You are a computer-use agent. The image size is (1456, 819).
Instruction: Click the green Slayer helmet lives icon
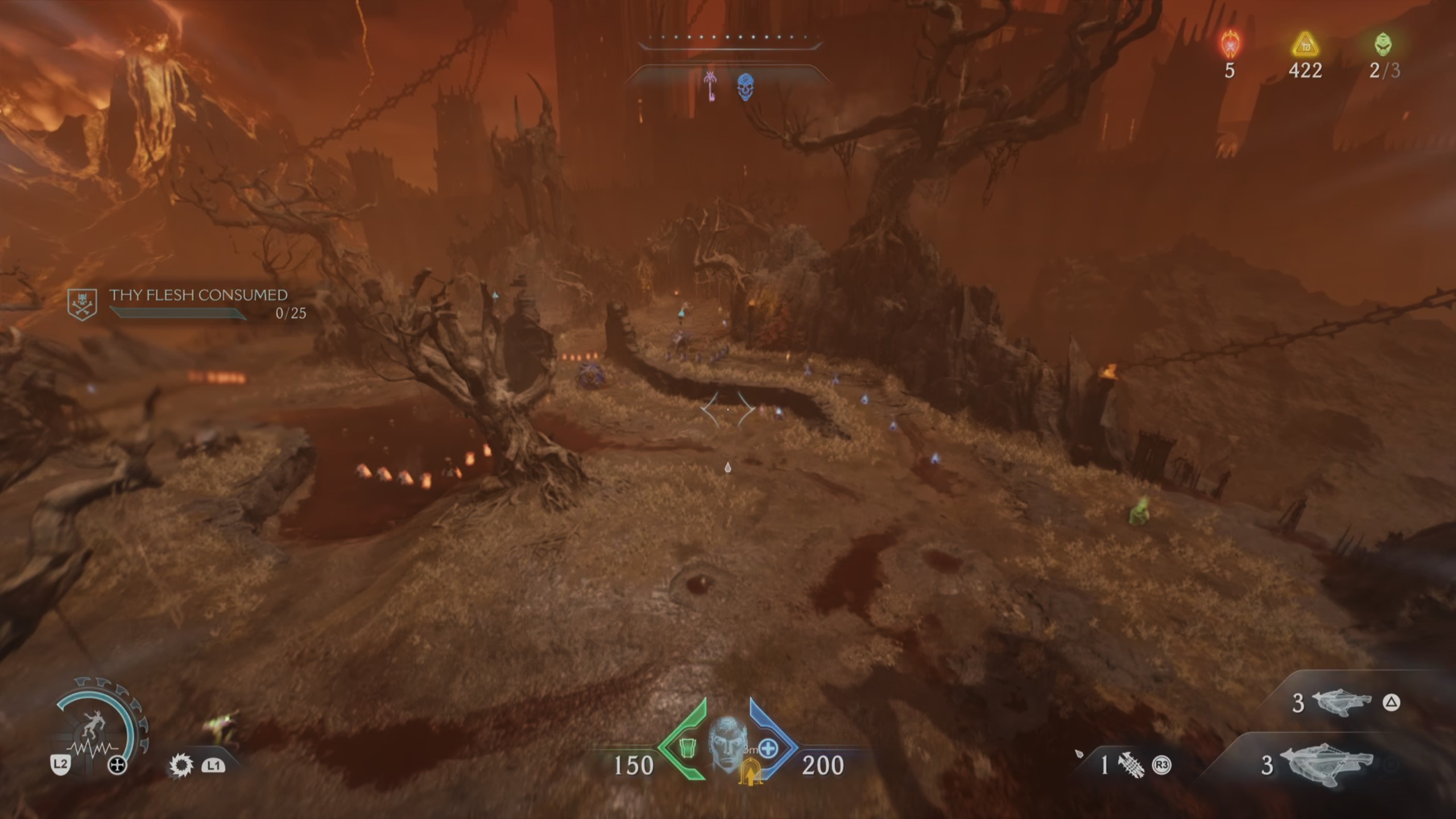1384,44
